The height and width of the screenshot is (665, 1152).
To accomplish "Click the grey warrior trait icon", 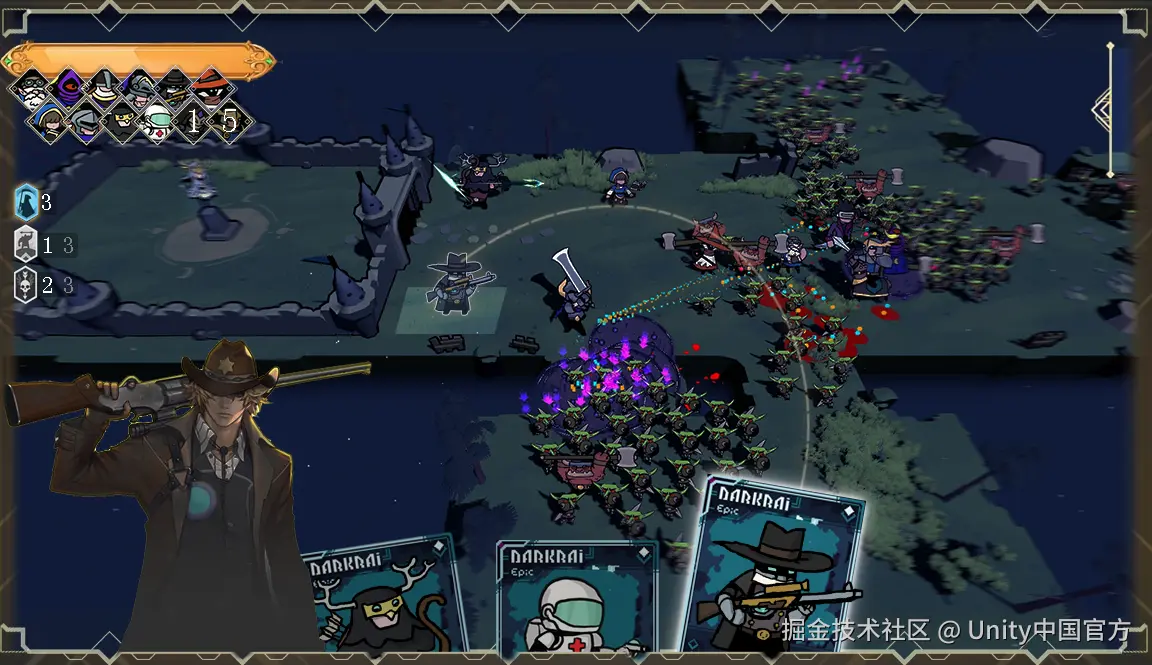I will point(27,244).
